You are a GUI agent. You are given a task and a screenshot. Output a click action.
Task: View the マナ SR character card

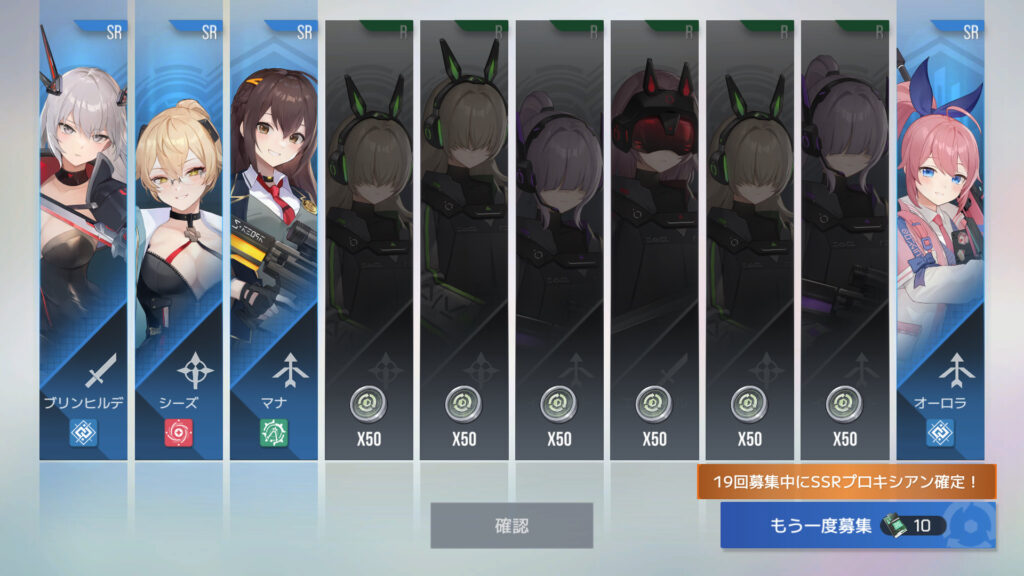tap(273, 240)
